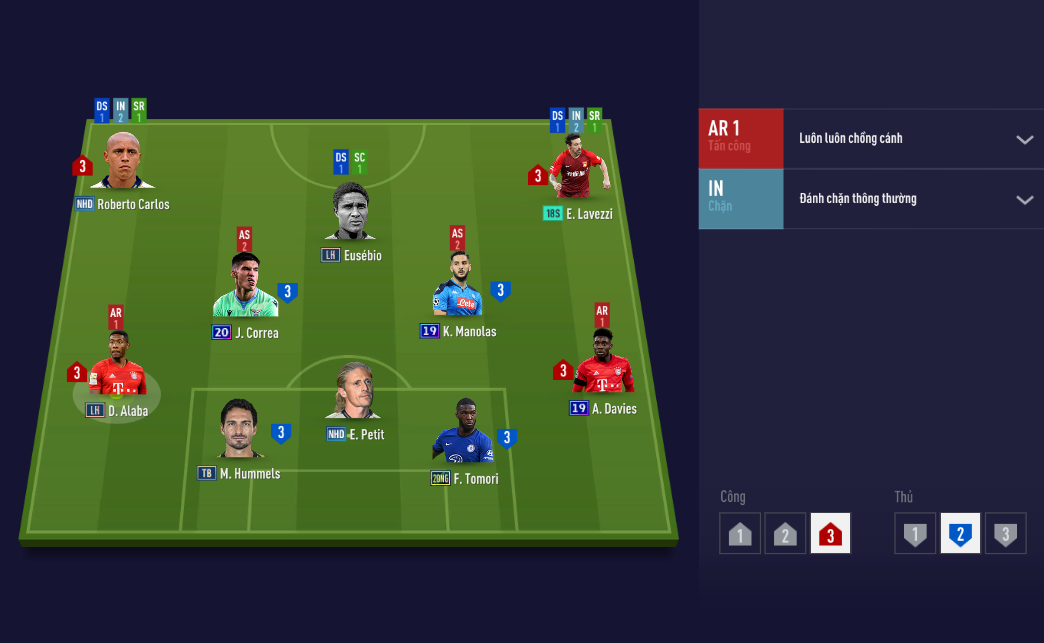The height and width of the screenshot is (643, 1044).
Task: Select Roberto Carlos player card
Action: point(122,162)
